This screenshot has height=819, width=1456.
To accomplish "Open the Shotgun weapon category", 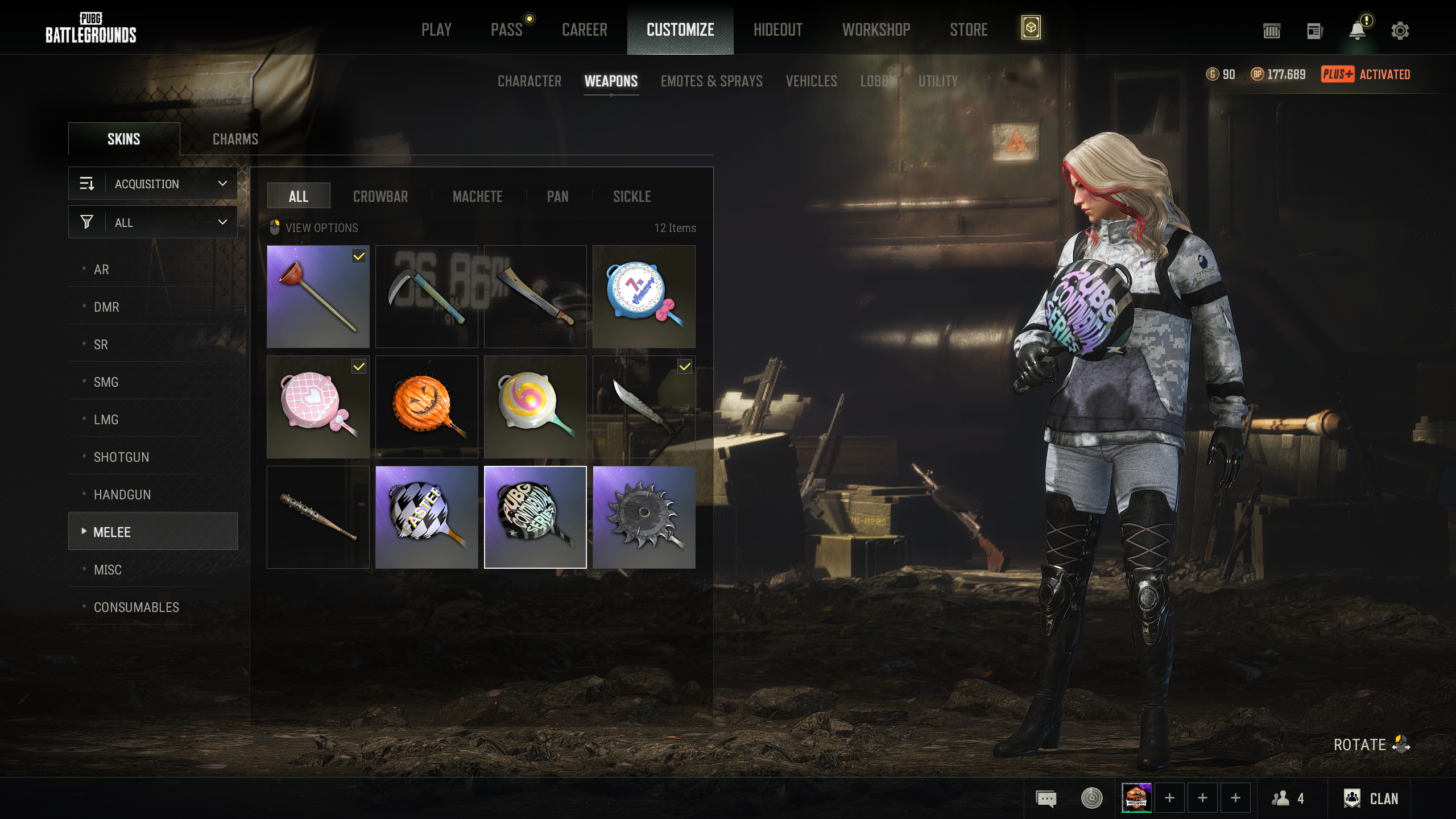I will pyautogui.click(x=121, y=457).
